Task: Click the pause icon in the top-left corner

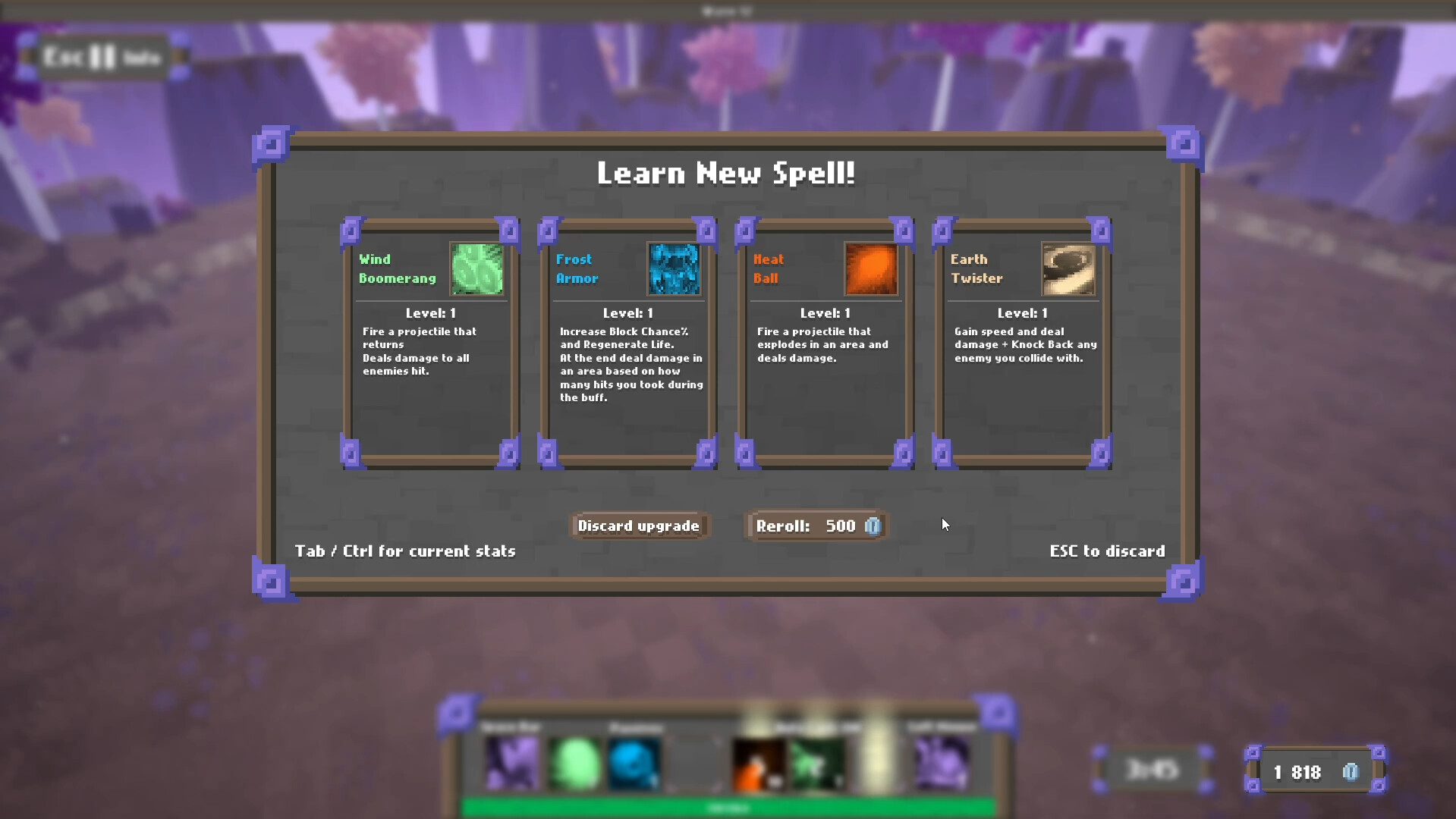Action: click(101, 57)
